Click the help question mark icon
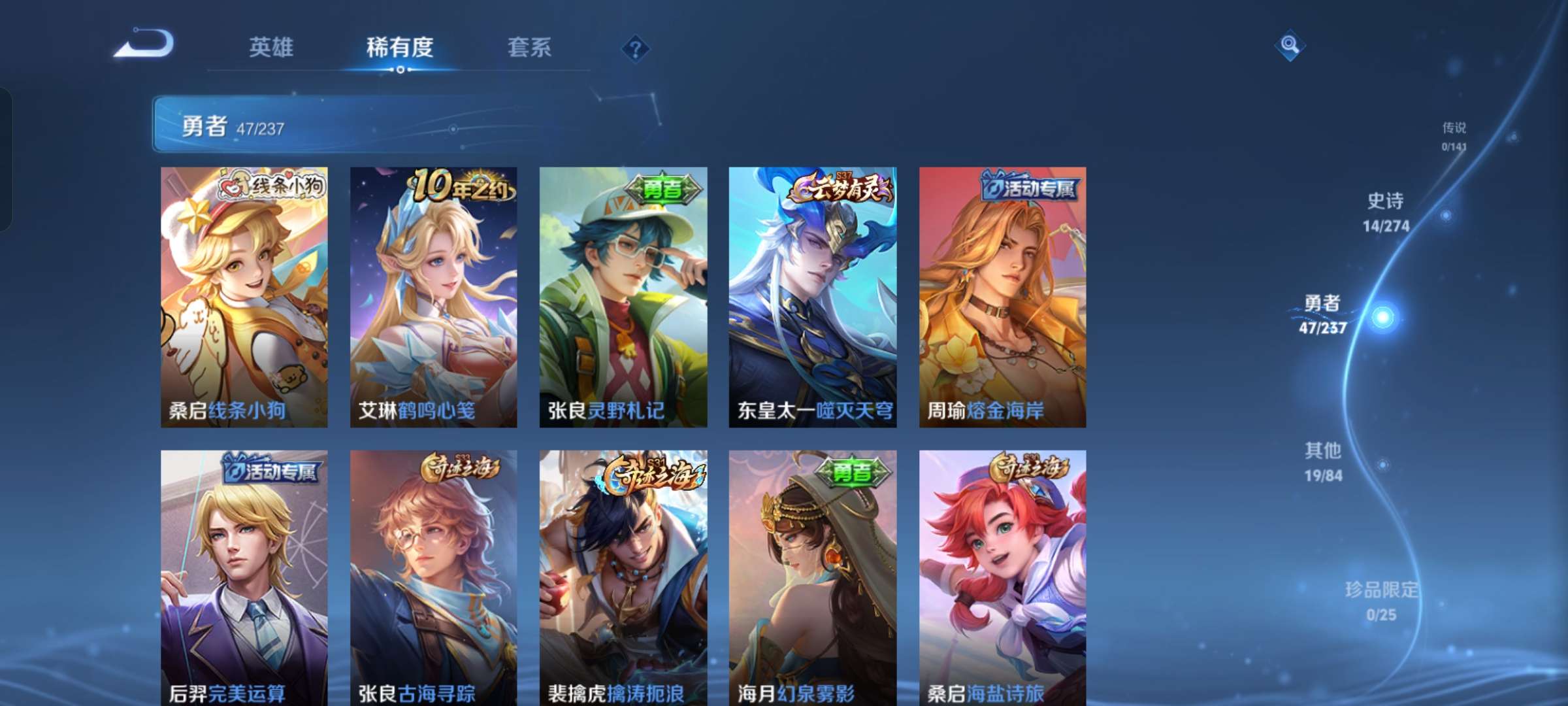The width and height of the screenshot is (1568, 706). coord(637,46)
